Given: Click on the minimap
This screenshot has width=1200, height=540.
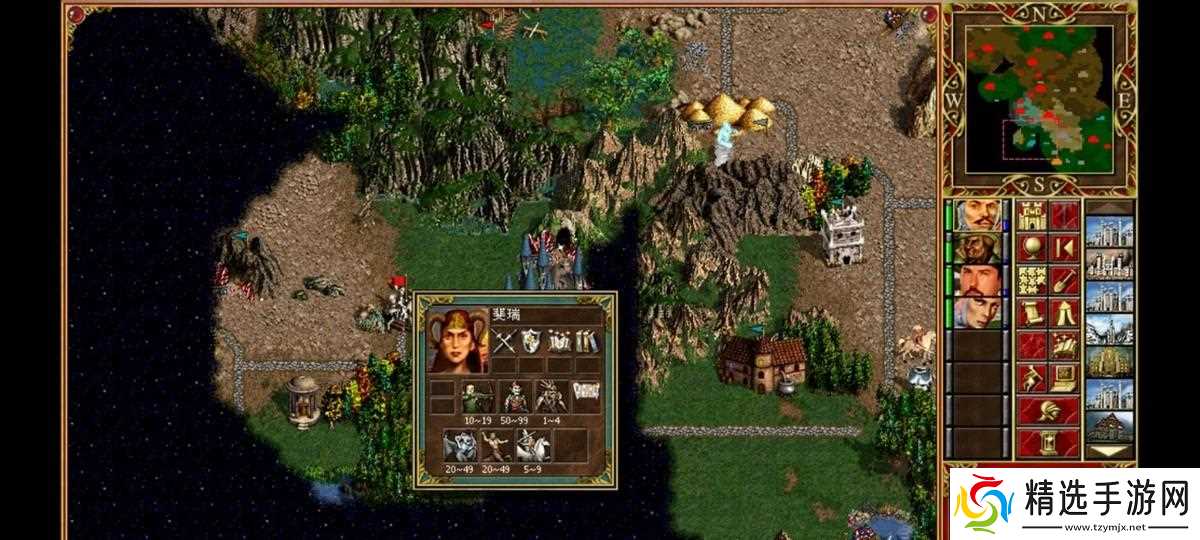Looking at the screenshot, I should point(1041,97).
